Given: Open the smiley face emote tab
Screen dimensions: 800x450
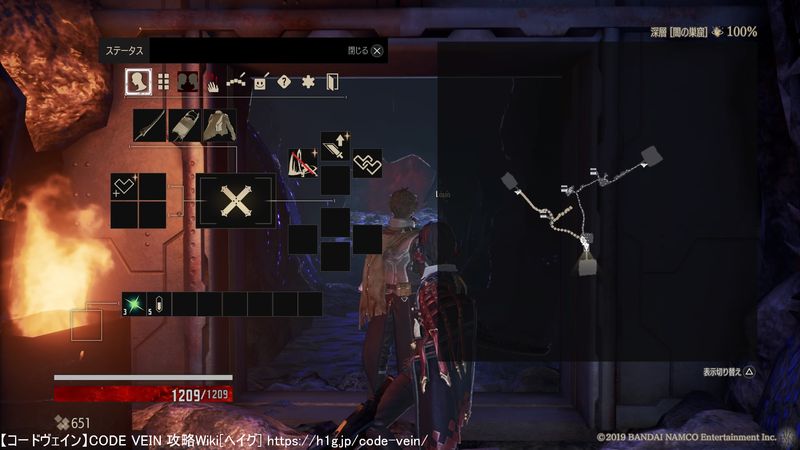Looking at the screenshot, I should [x=260, y=82].
